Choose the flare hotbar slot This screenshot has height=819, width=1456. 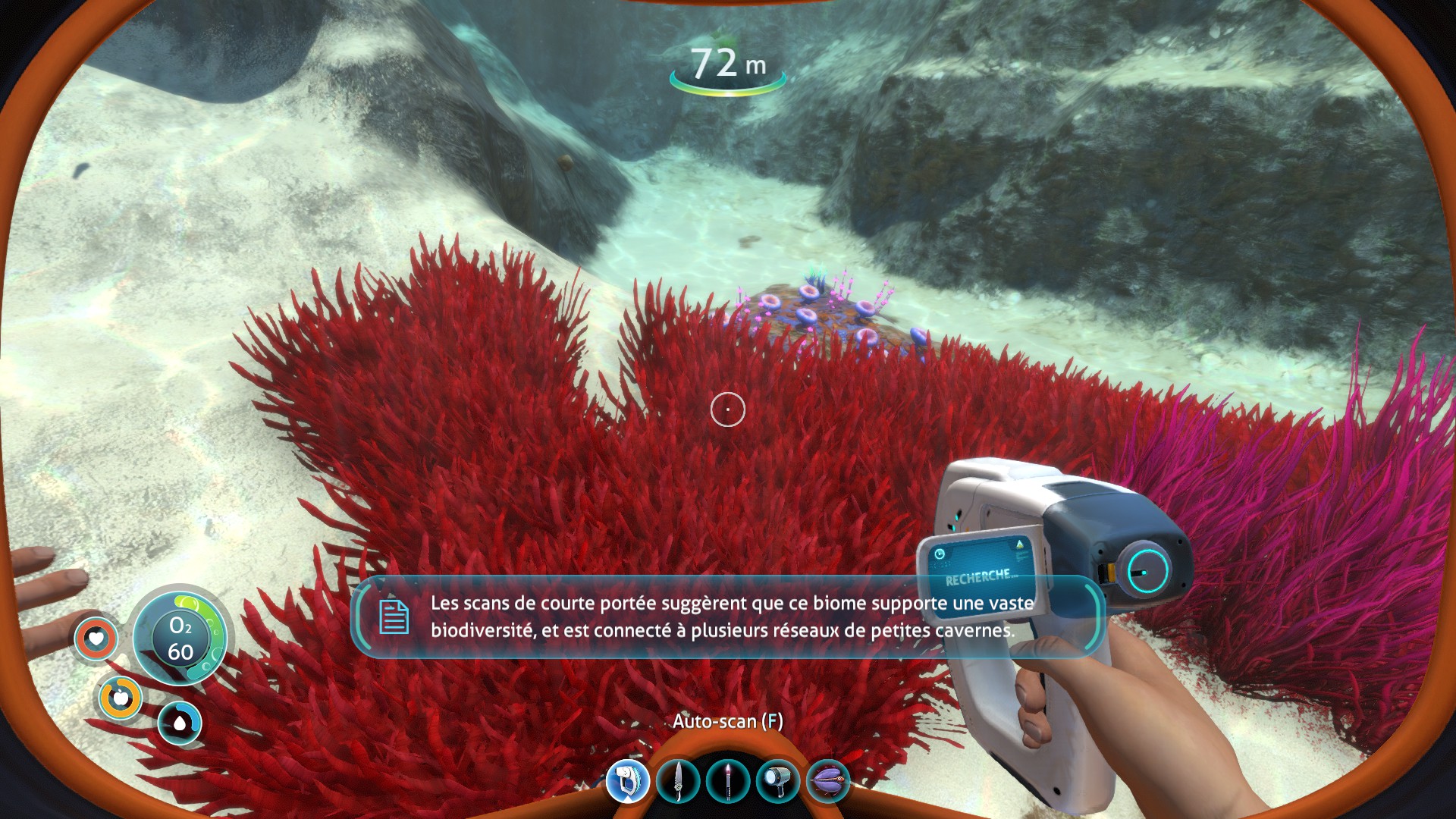pyautogui.click(x=728, y=781)
